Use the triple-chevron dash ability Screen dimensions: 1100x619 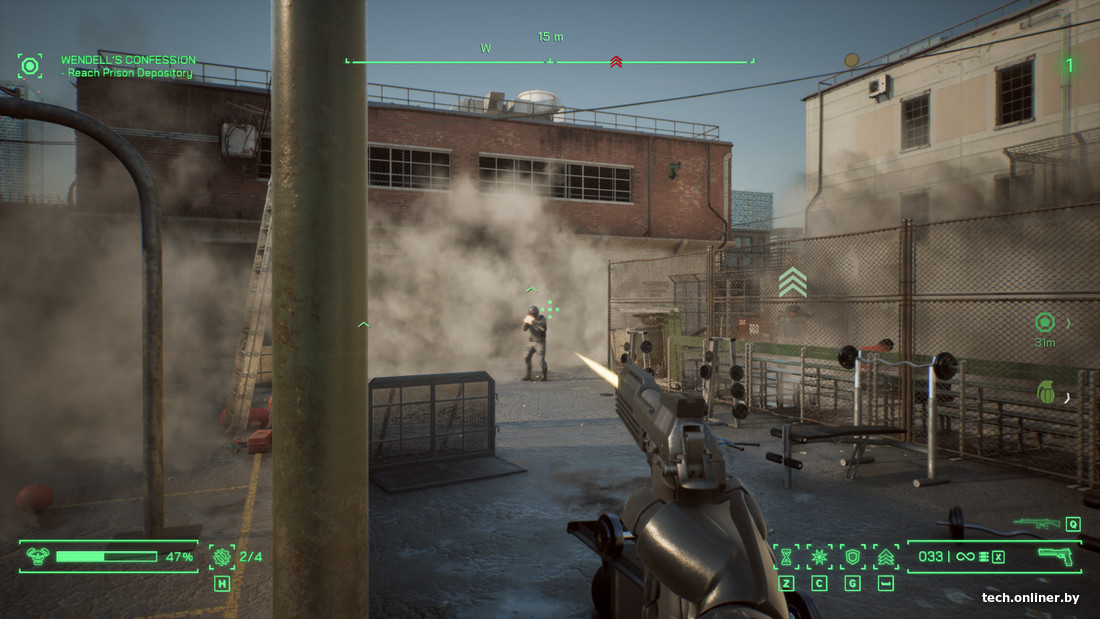pyautogui.click(x=885, y=557)
